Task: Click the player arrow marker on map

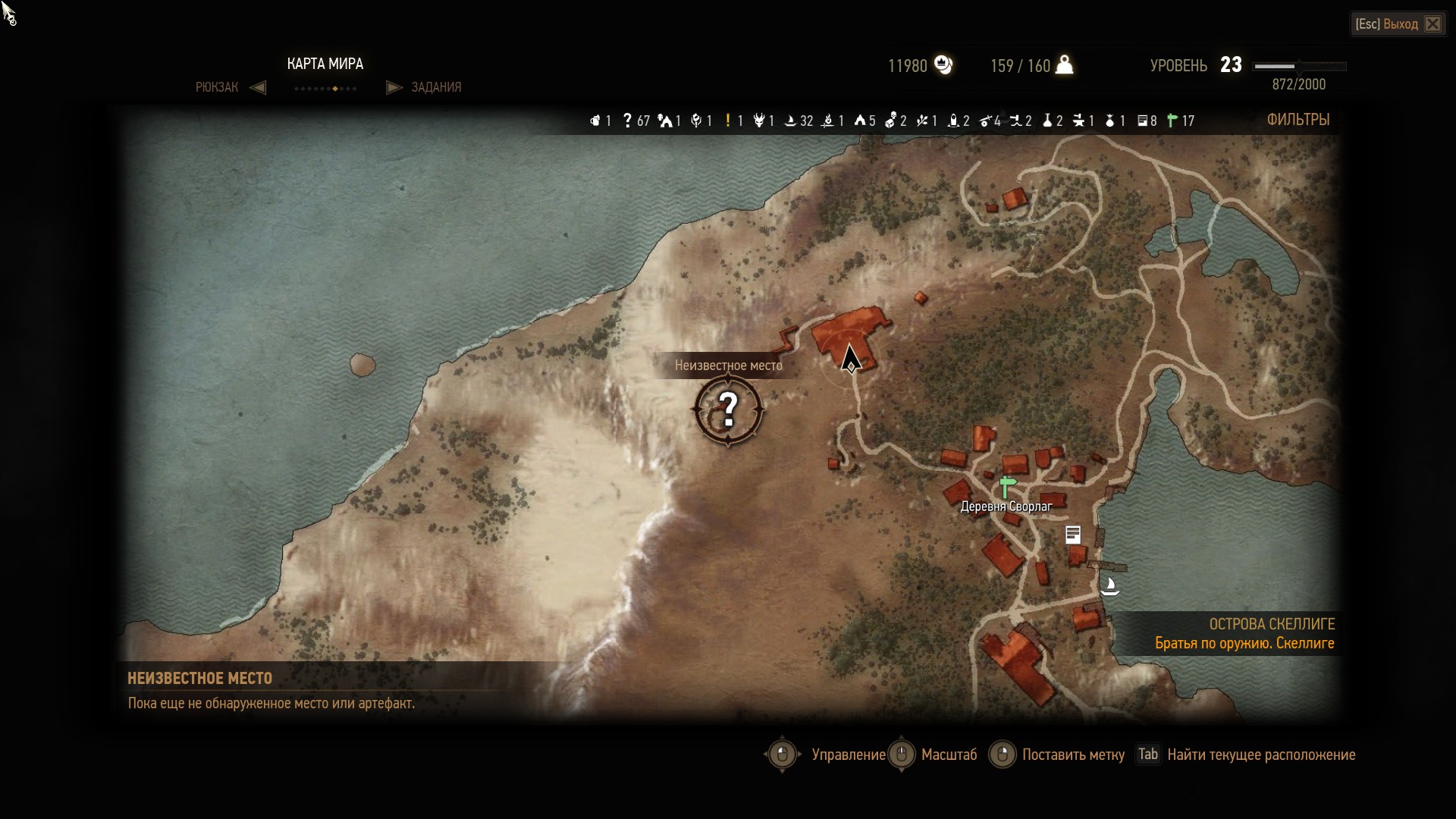Action: point(850,358)
